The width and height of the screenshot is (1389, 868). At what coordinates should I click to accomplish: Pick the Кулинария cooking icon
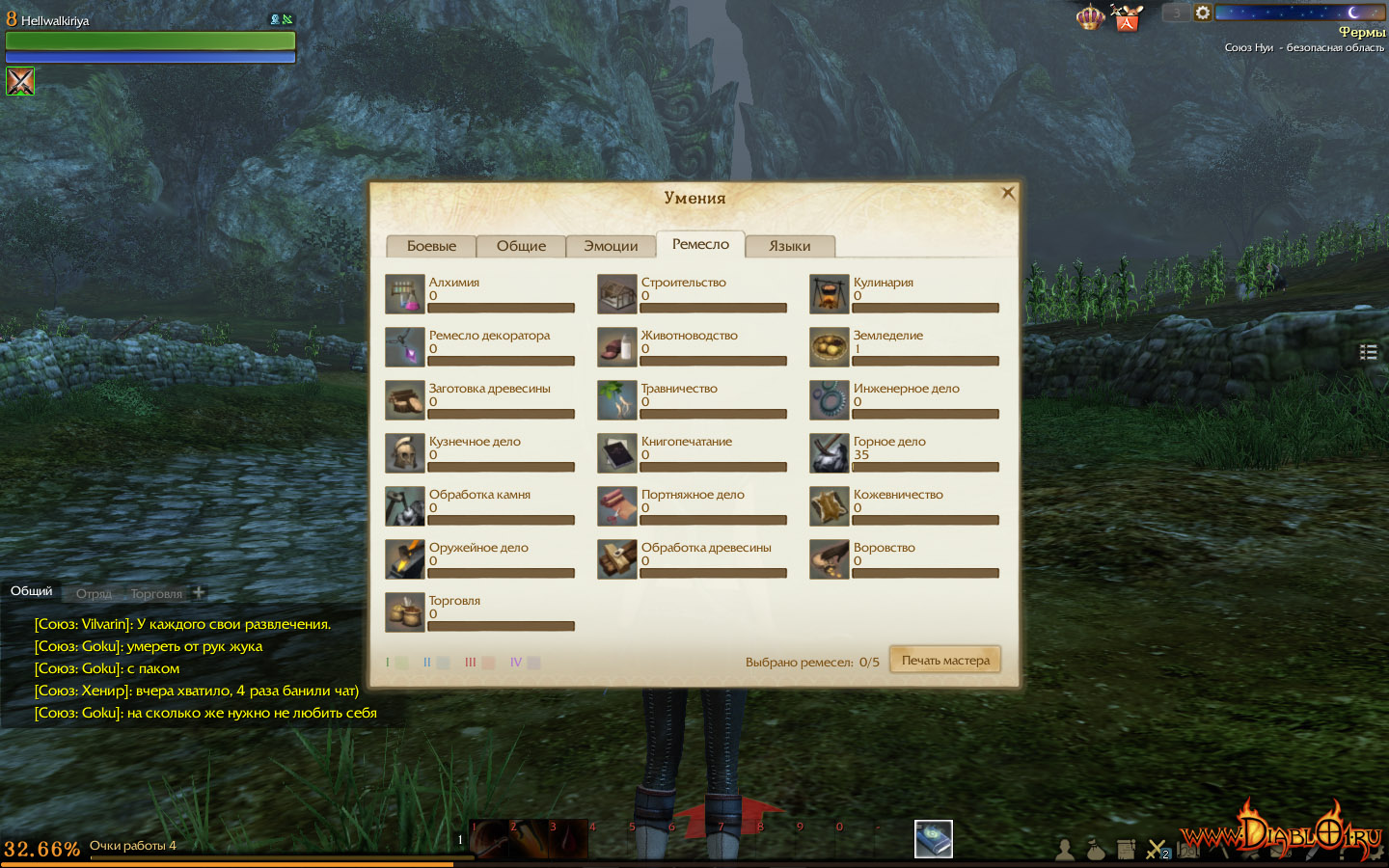(830, 294)
